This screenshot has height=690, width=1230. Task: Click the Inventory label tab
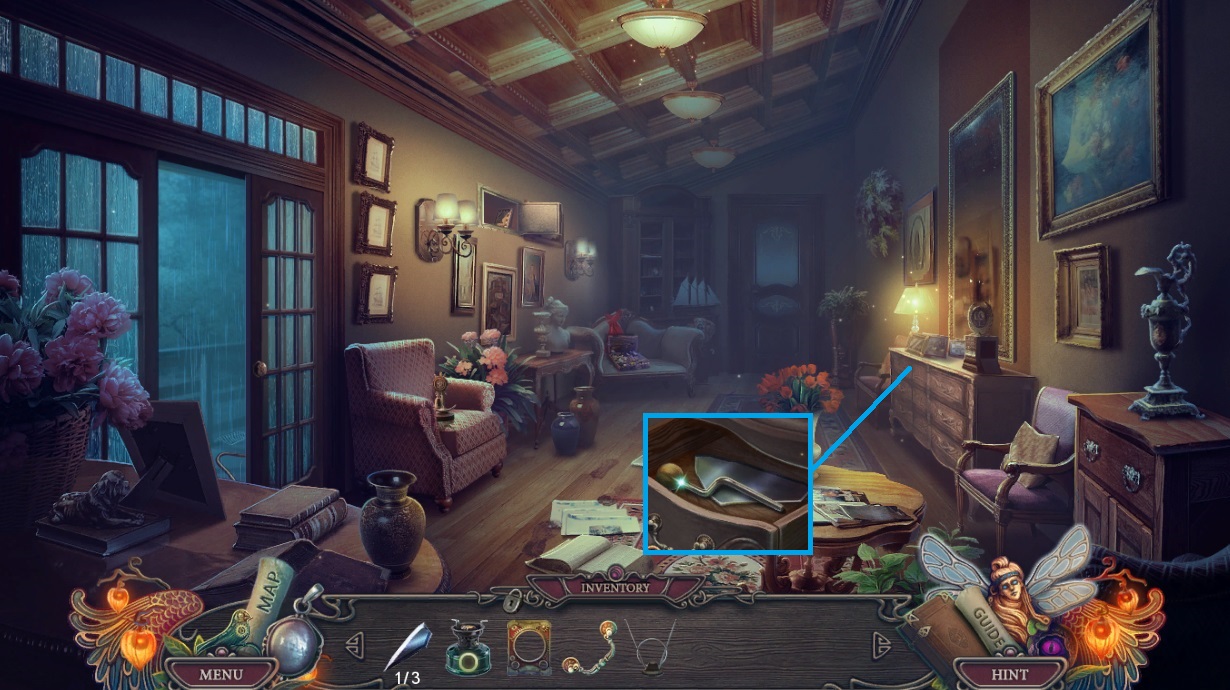point(615,587)
